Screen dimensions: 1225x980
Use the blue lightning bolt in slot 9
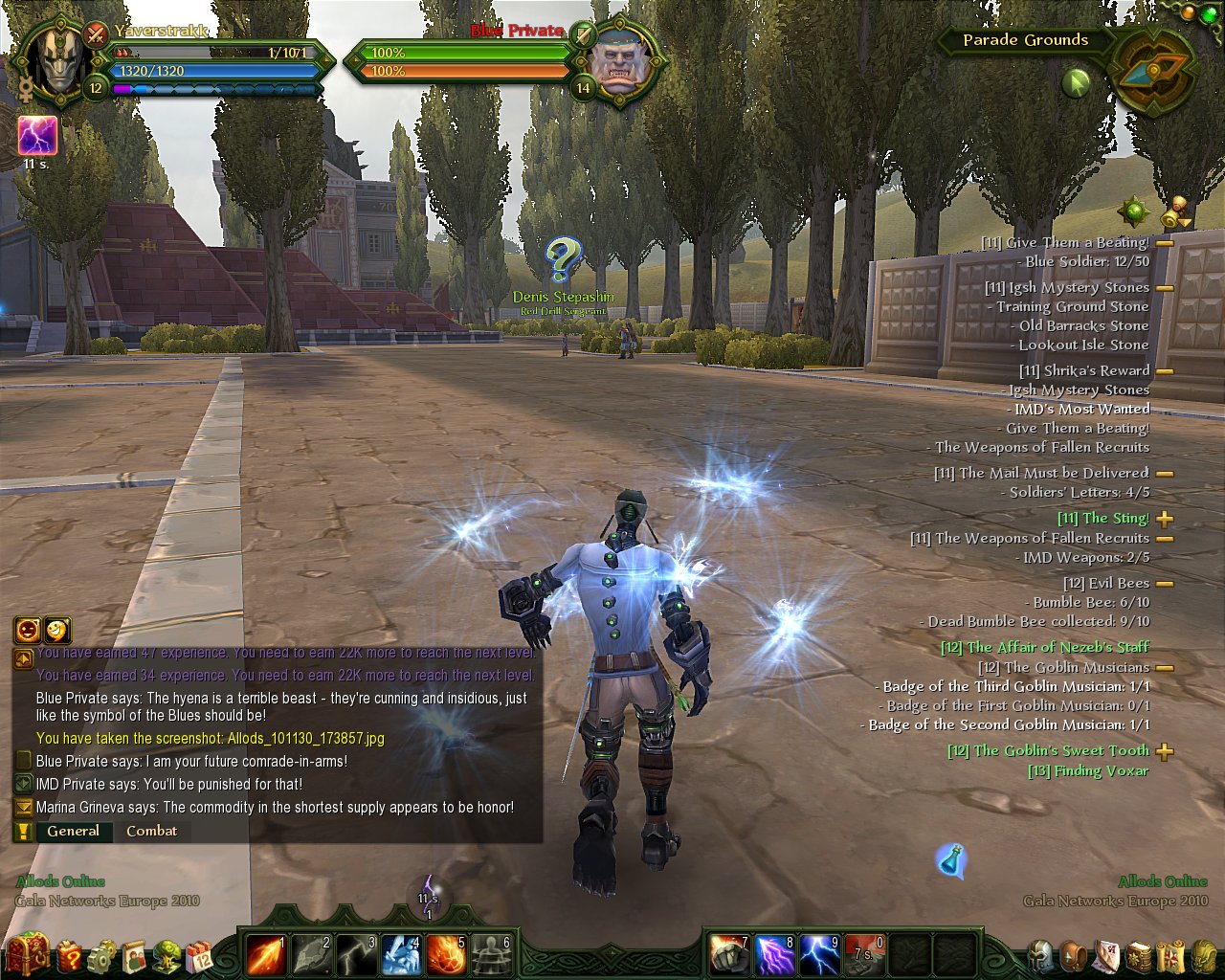(820, 954)
